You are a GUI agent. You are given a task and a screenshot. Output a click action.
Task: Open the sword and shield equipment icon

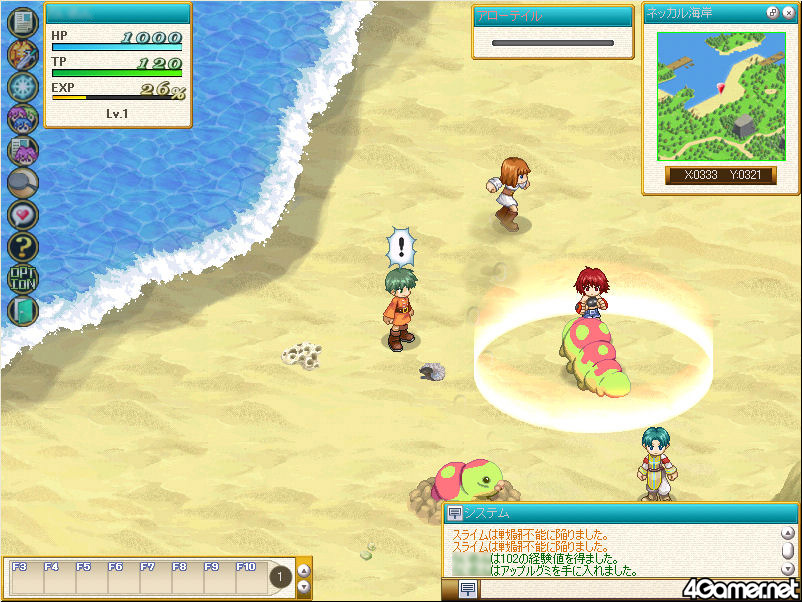point(22,55)
